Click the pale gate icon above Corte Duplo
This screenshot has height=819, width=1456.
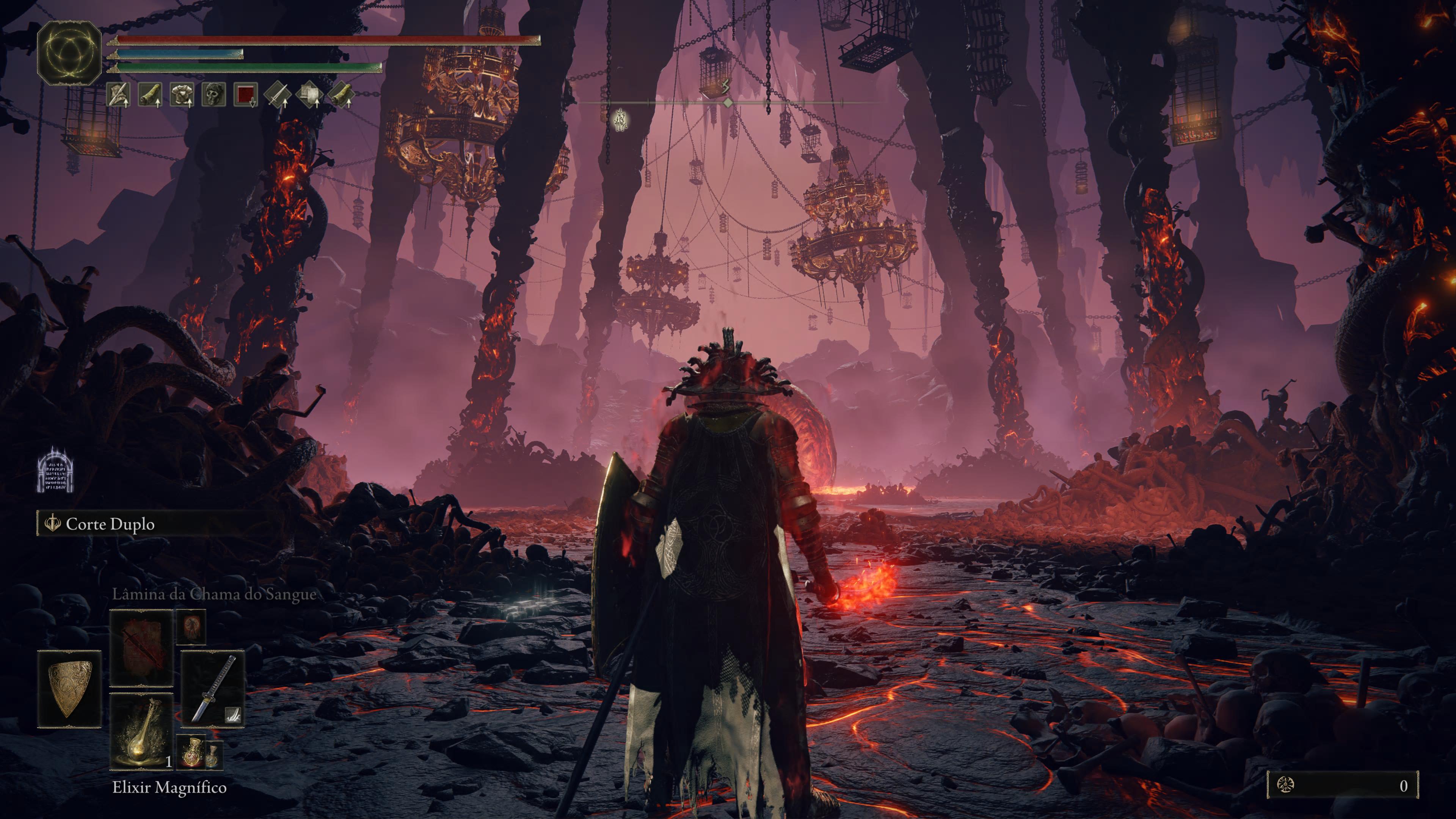pyautogui.click(x=56, y=469)
